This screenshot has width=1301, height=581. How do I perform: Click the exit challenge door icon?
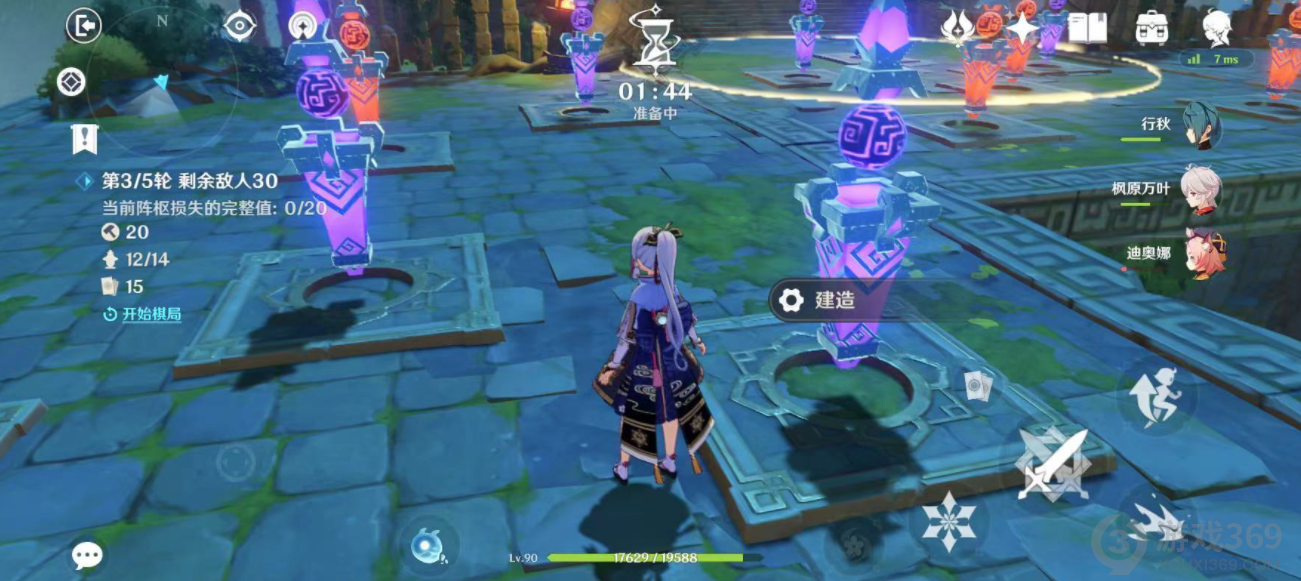tap(84, 26)
